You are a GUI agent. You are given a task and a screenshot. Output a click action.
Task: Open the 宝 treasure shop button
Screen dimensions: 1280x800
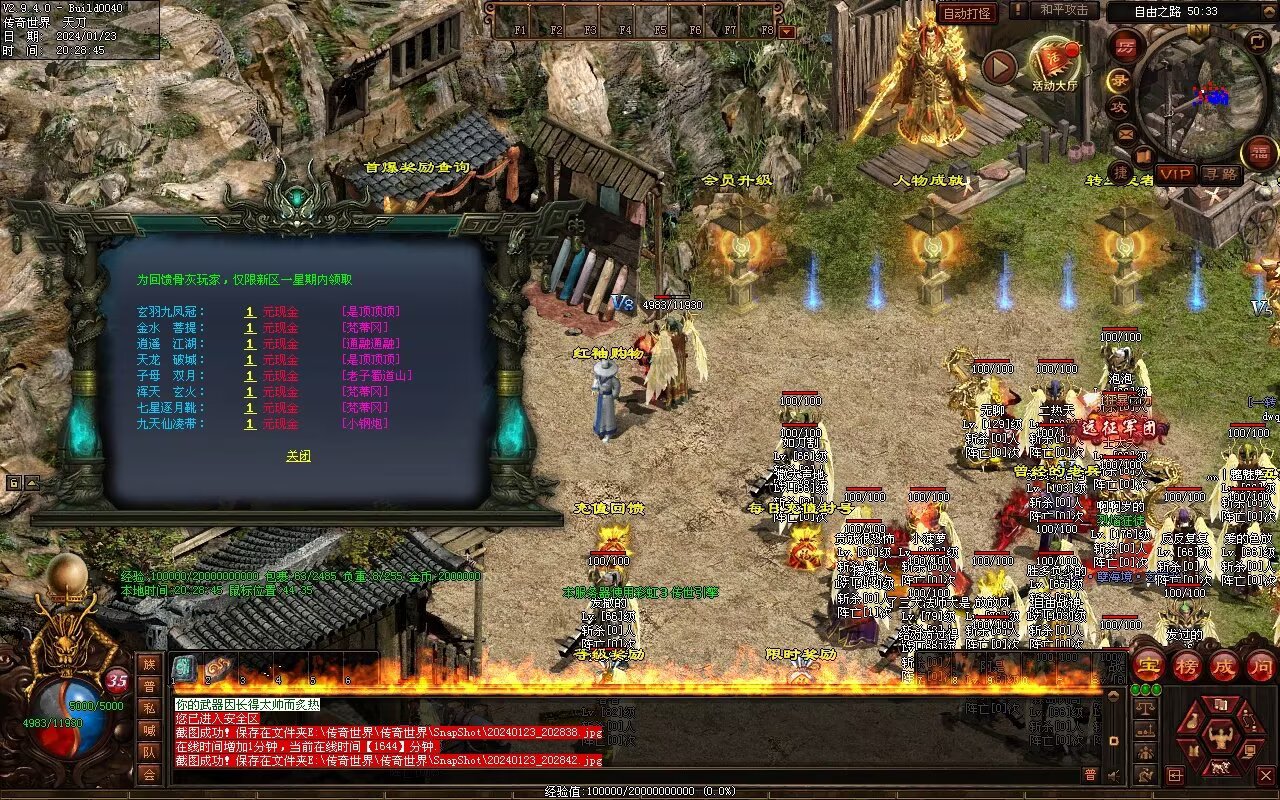point(1148,666)
